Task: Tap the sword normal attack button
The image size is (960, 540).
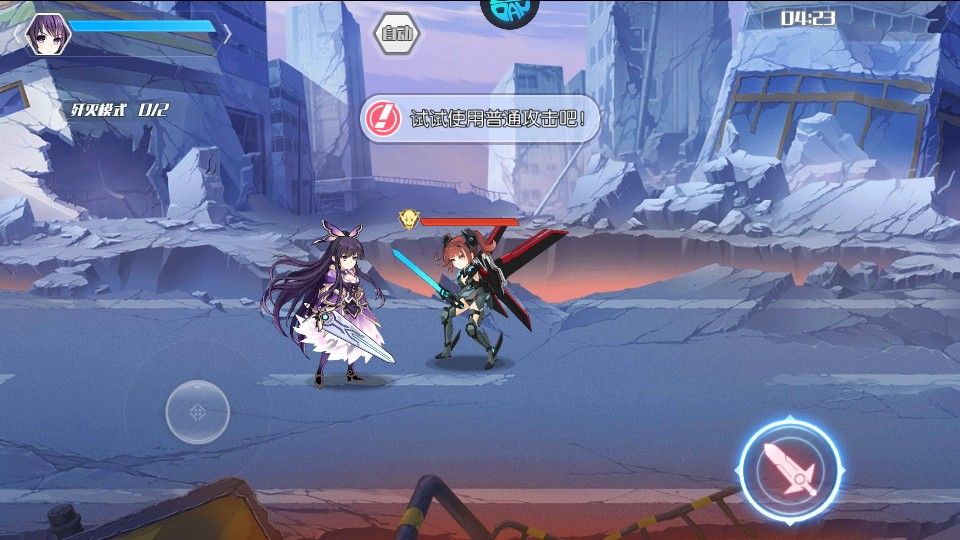Action: (790, 468)
